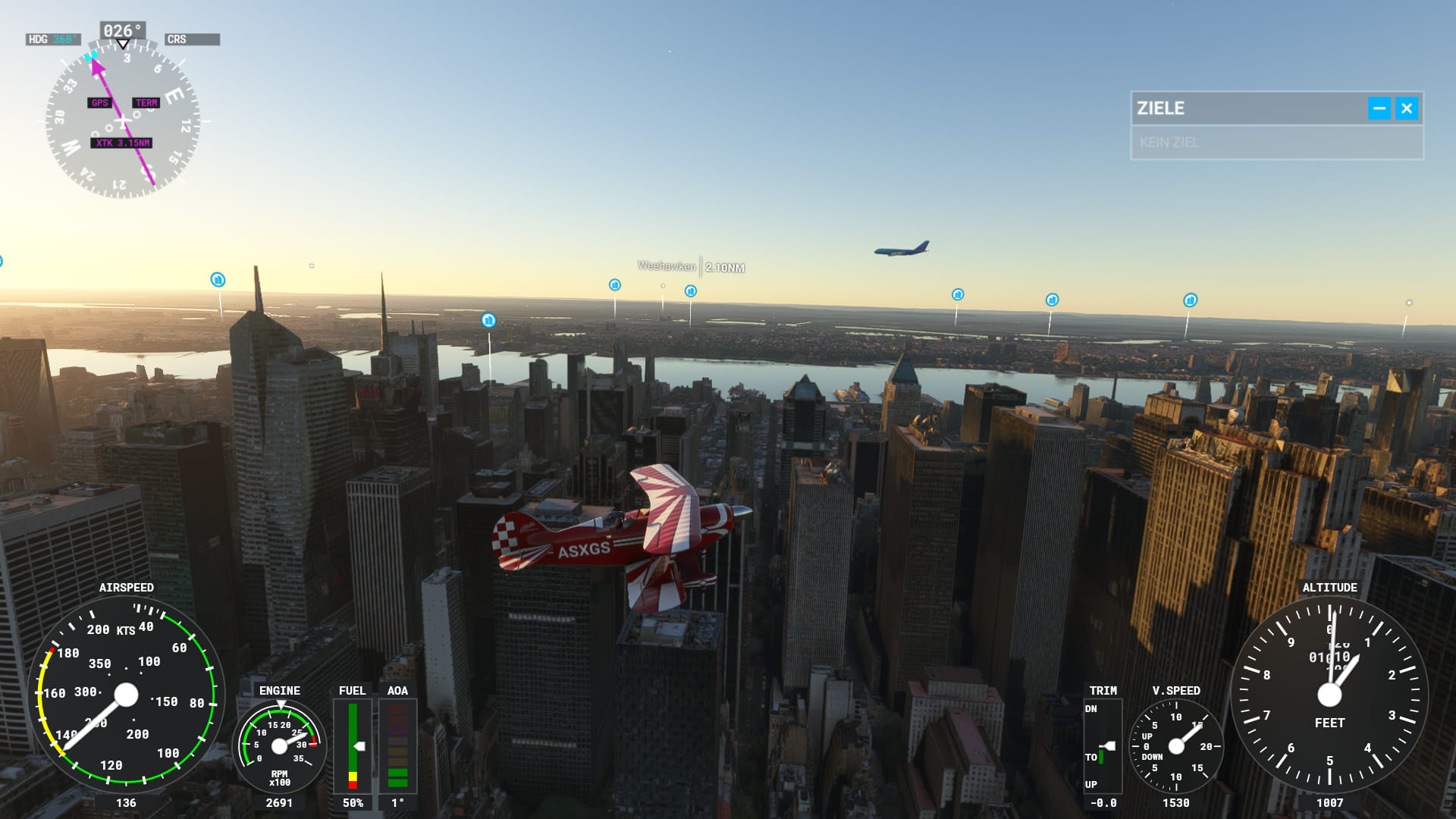
Task: Select the Weehawken location marker label
Action: [x=667, y=266]
